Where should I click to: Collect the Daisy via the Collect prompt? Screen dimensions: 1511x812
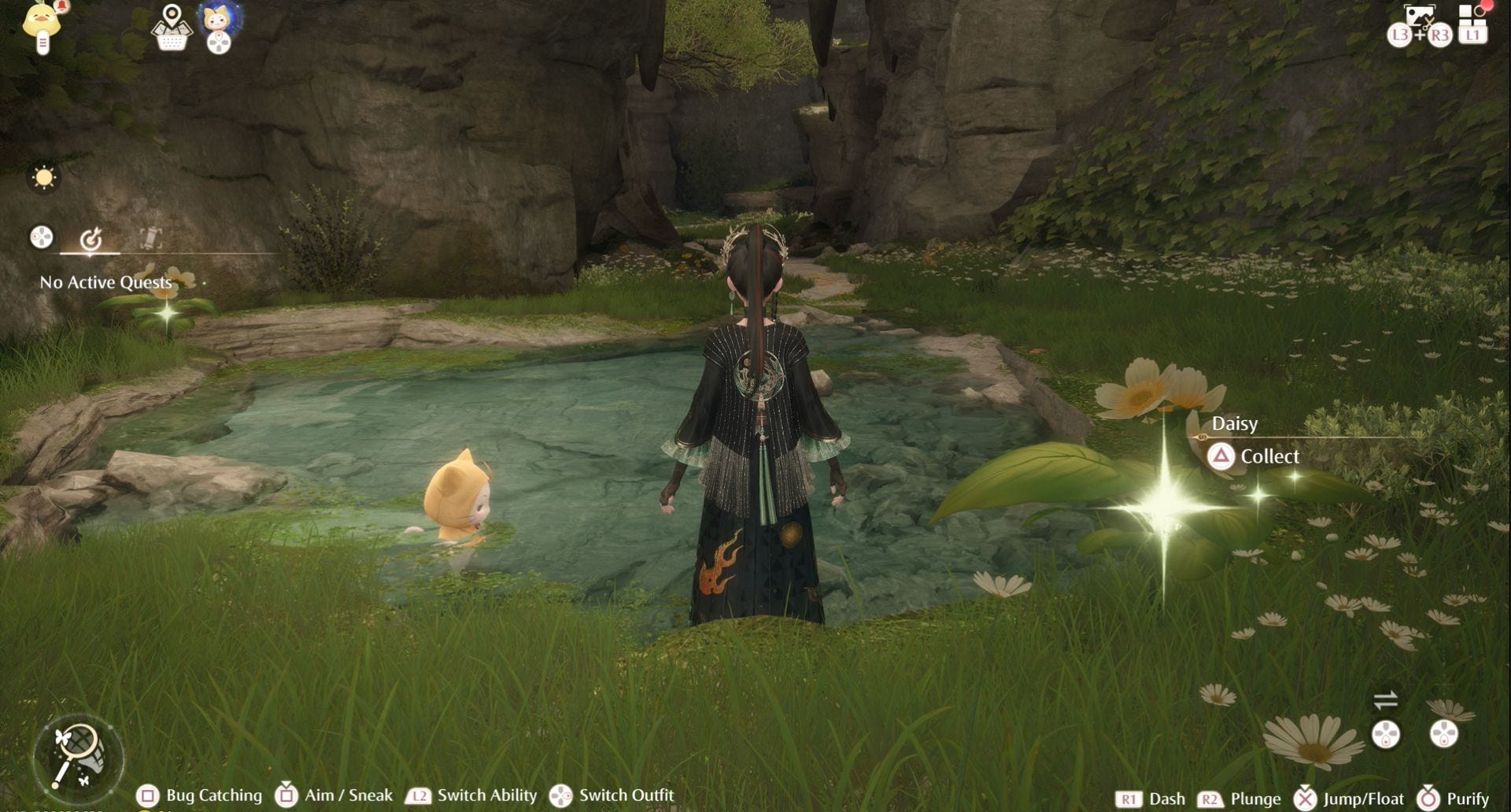tap(1254, 456)
